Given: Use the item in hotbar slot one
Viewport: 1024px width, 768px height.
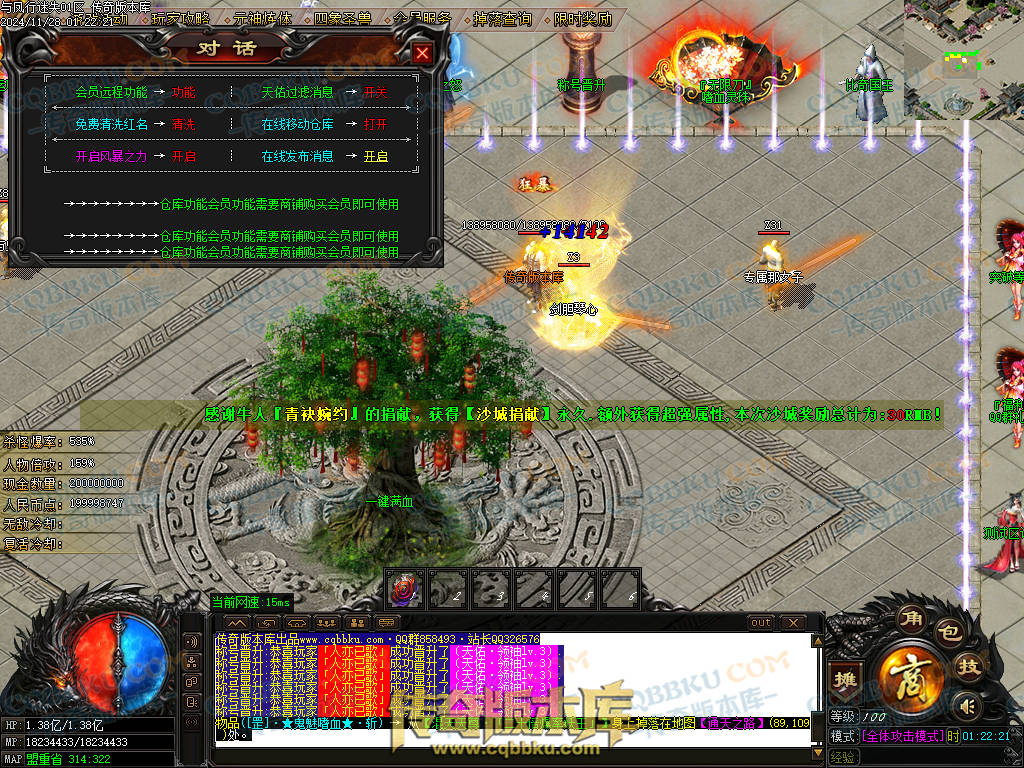Looking at the screenshot, I should pyautogui.click(x=406, y=588).
